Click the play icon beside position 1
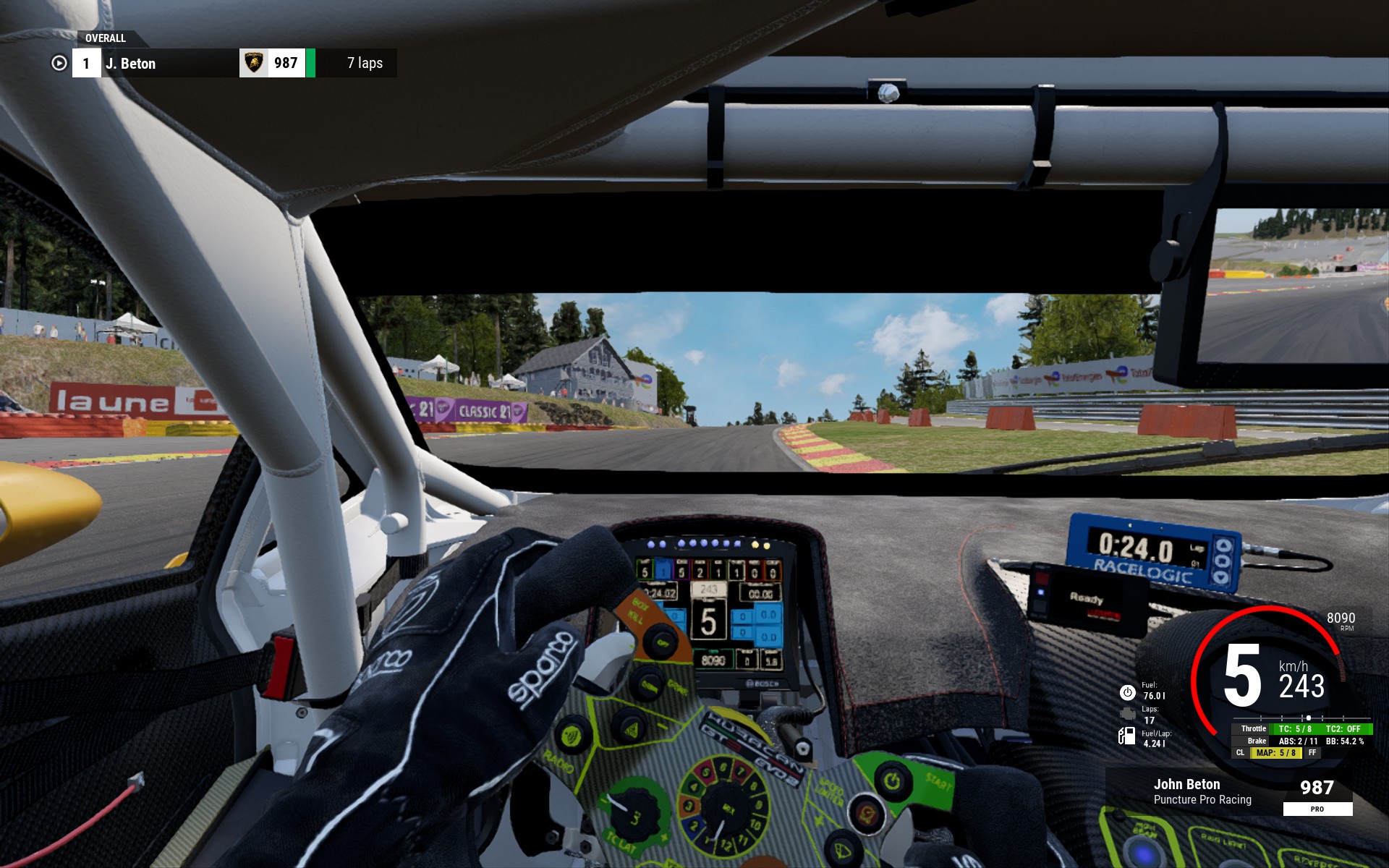Screen dimensions: 1389x868 pyautogui.click(x=59, y=64)
